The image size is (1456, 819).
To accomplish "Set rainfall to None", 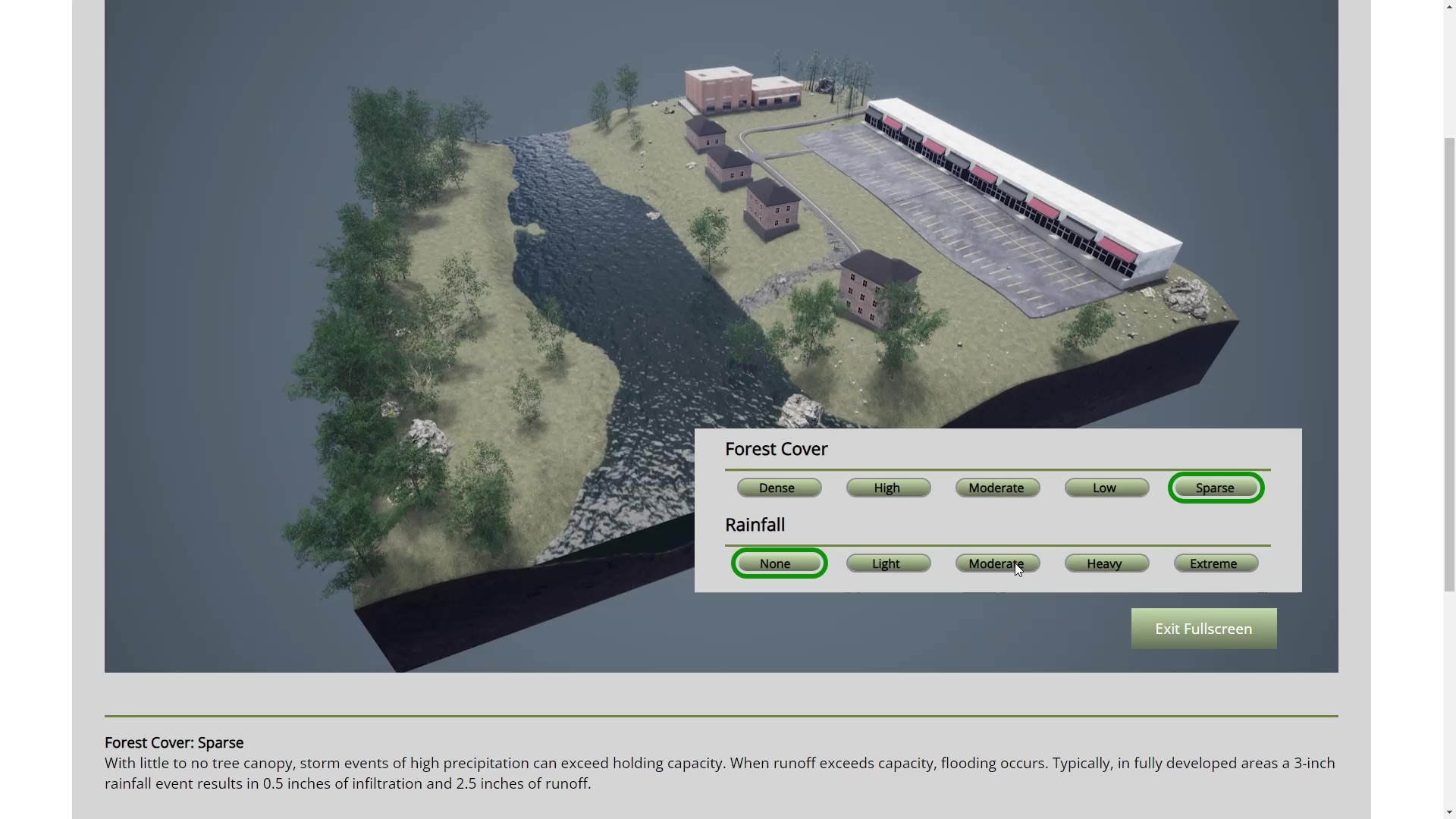I will coord(779,563).
